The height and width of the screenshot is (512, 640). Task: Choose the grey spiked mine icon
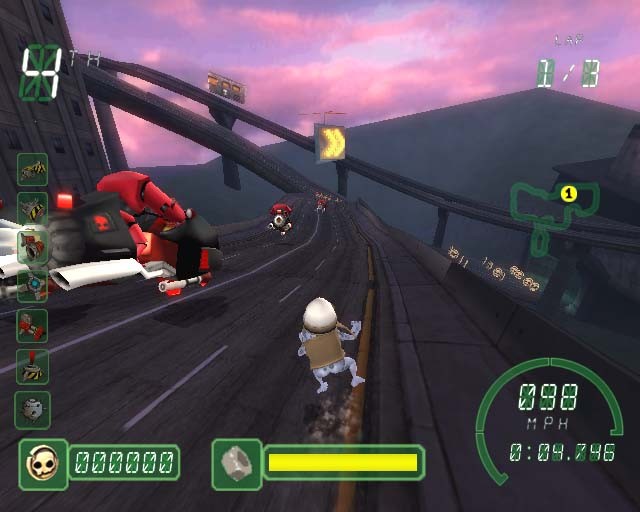tap(32, 409)
